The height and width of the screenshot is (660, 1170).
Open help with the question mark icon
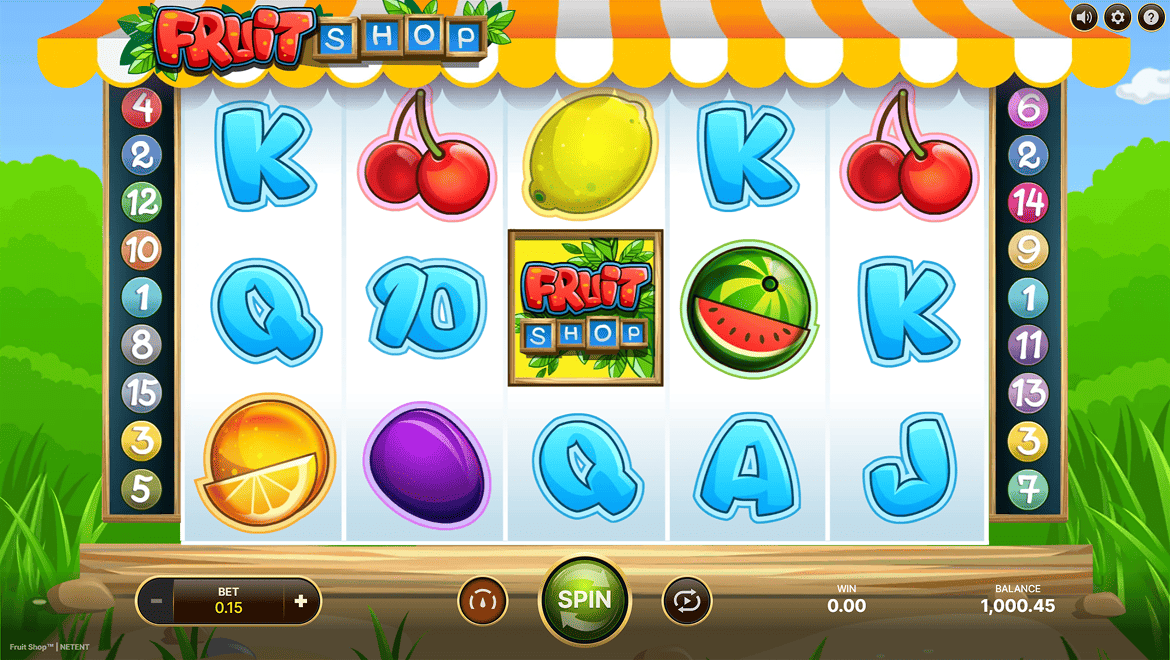pos(1150,17)
